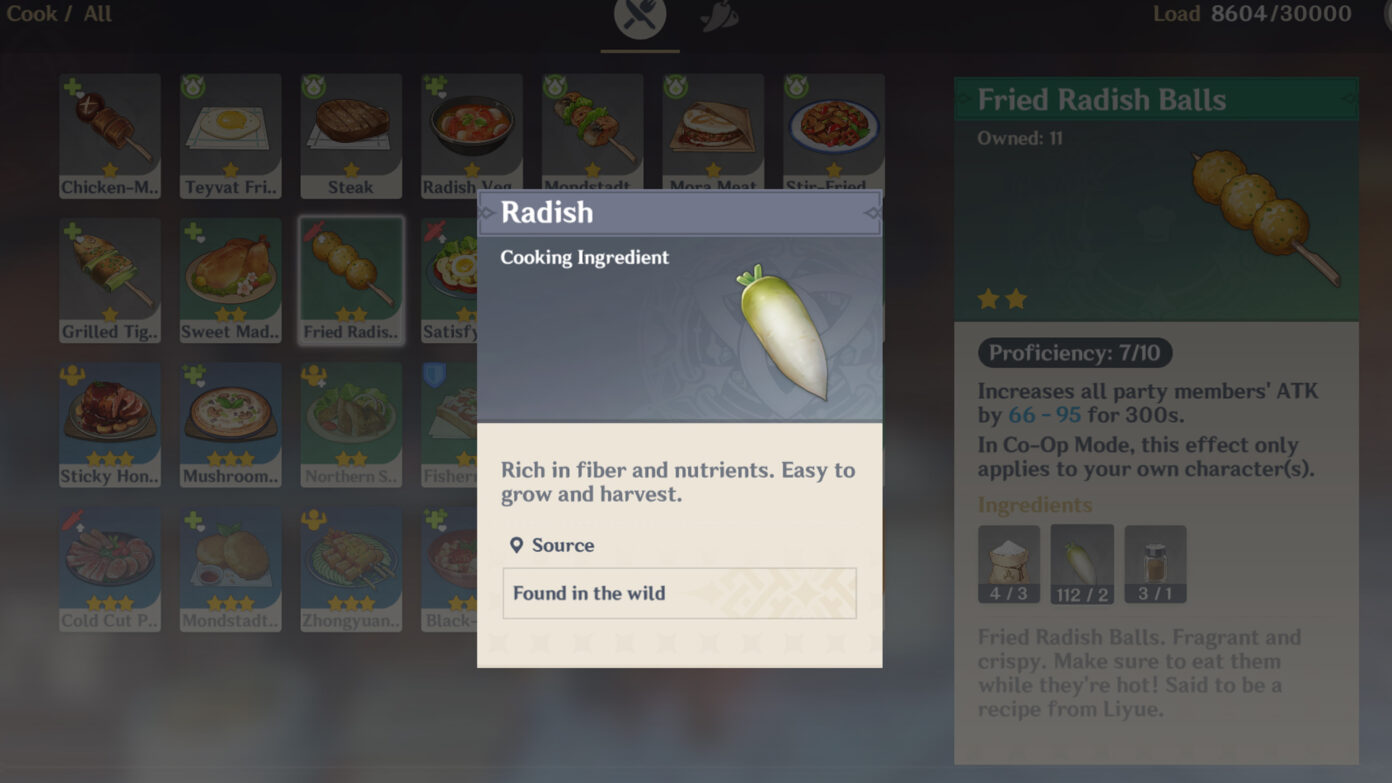Viewport: 1392px width, 783px height.
Task: Switch to the fork and knife cooking tab
Action: tap(640, 17)
